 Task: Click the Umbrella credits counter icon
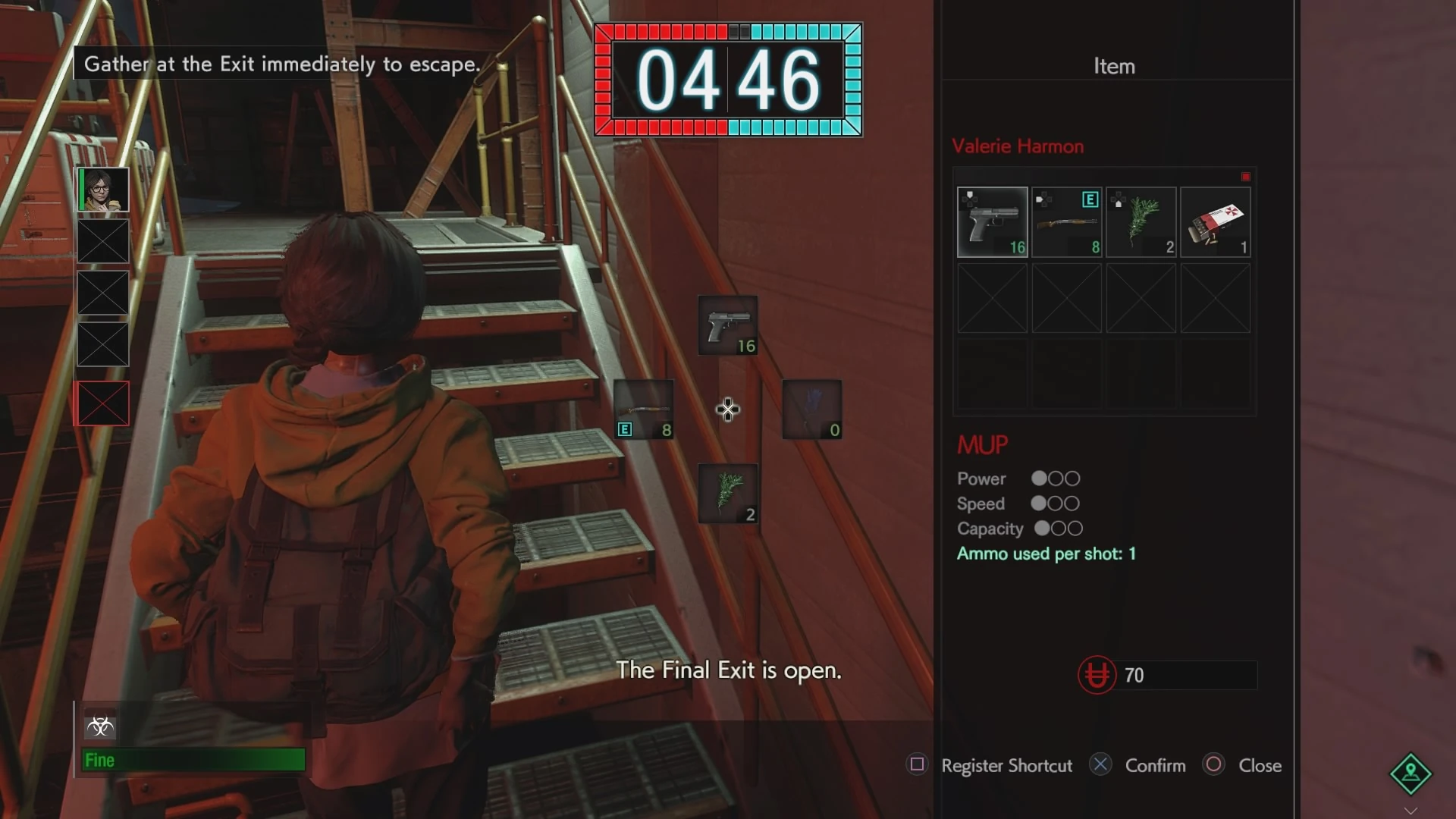1097,675
